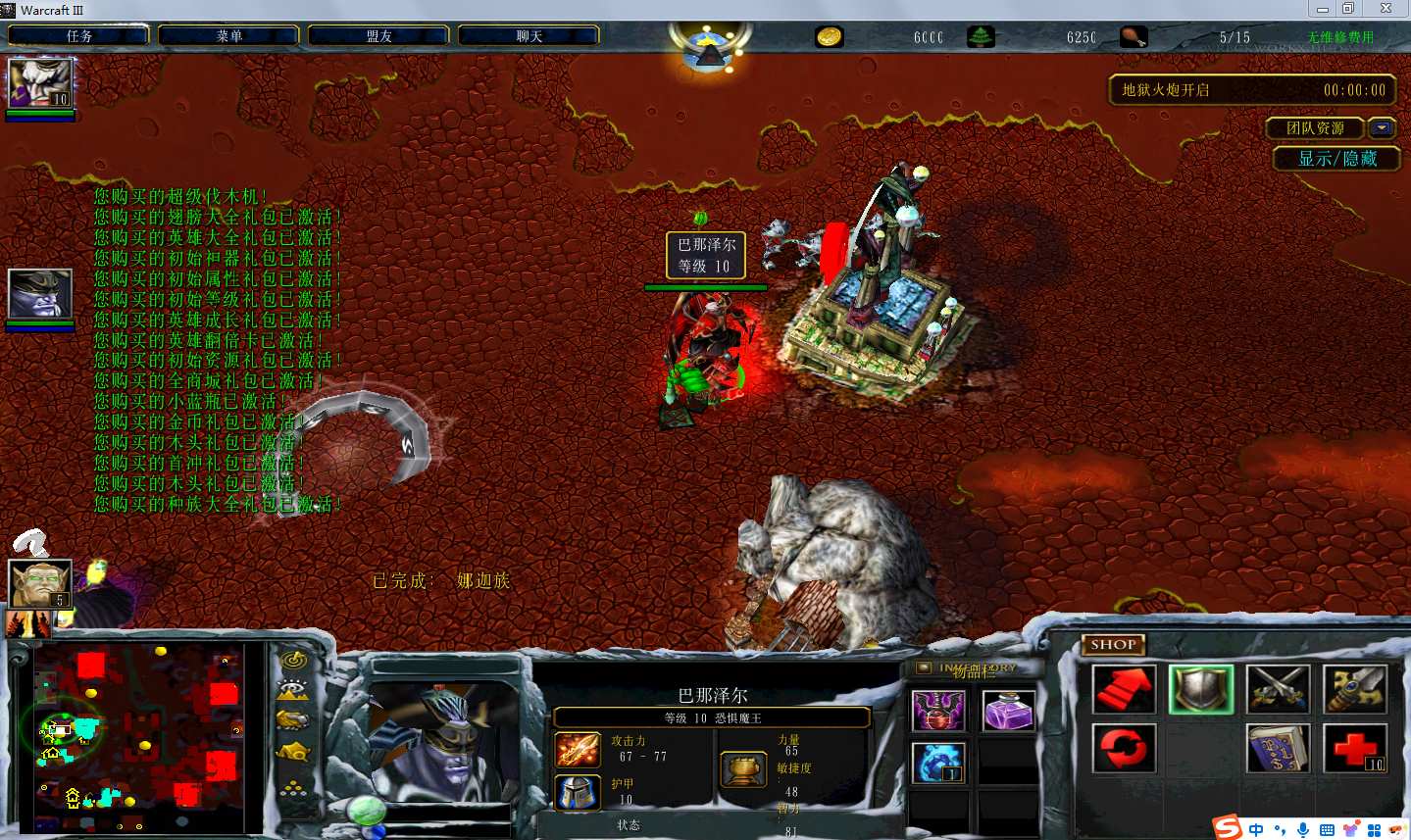The image size is (1411, 840).
Task: Click the 团队资源 team resources button
Action: [x=1315, y=128]
